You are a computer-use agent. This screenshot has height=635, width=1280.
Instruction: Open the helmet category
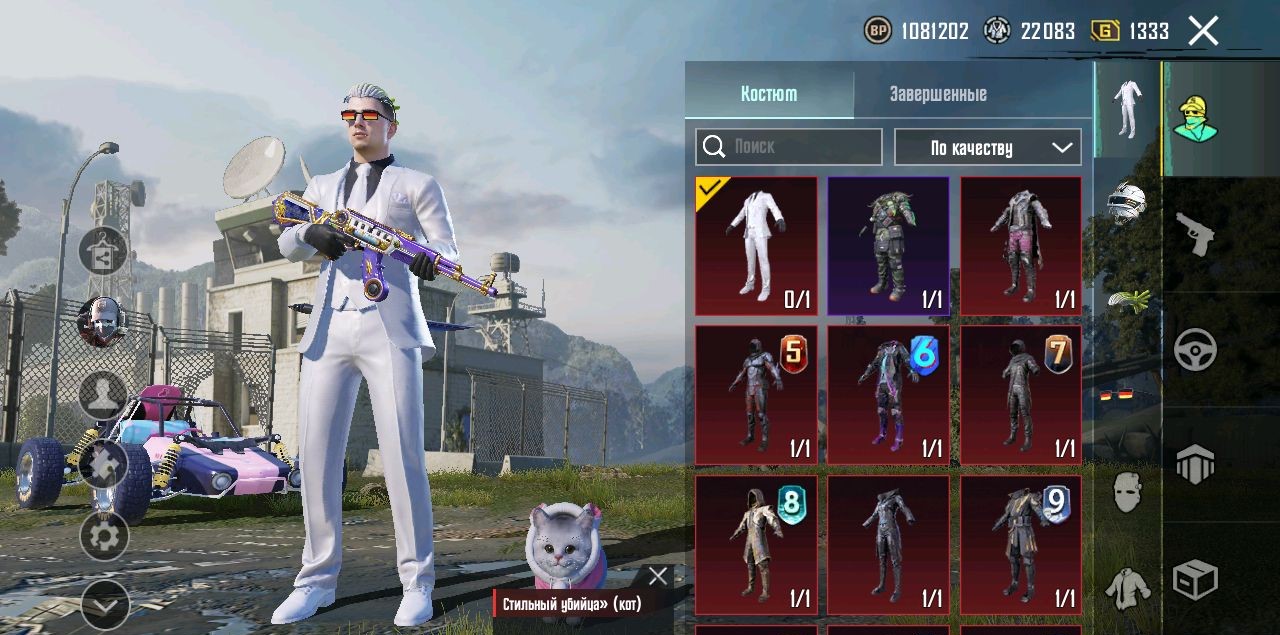coord(1128,201)
